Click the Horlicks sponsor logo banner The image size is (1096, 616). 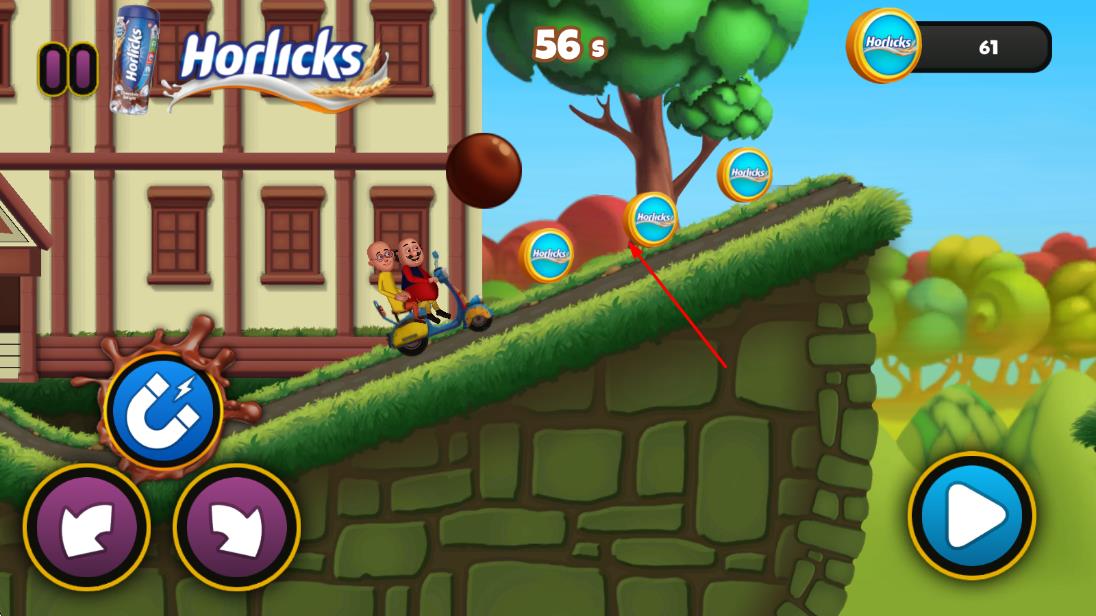(x=272, y=60)
